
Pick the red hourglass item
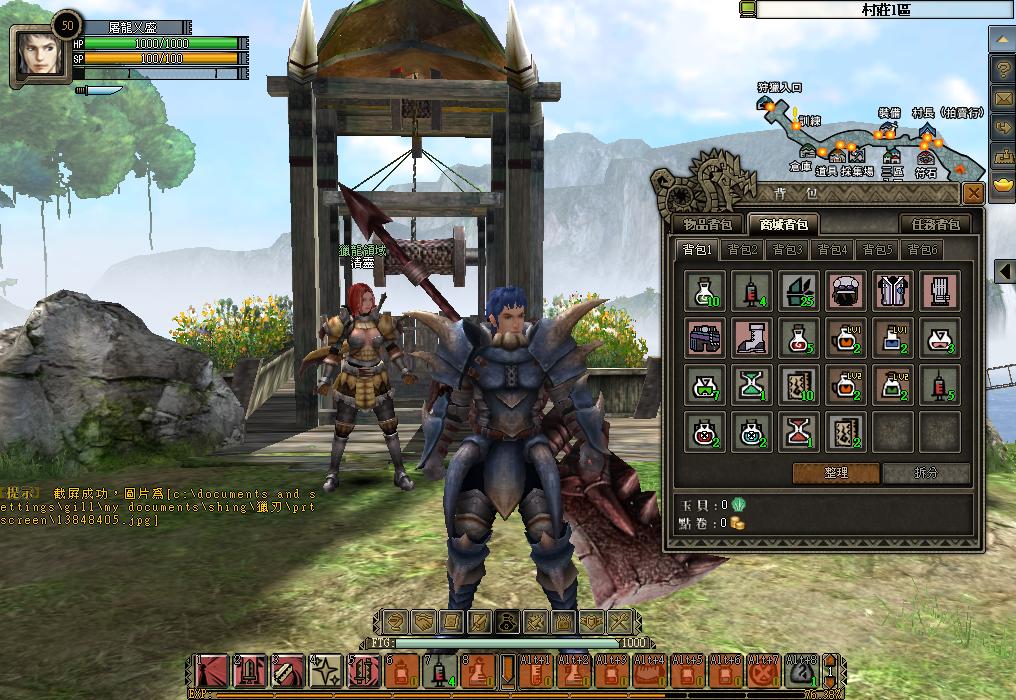[x=800, y=432]
